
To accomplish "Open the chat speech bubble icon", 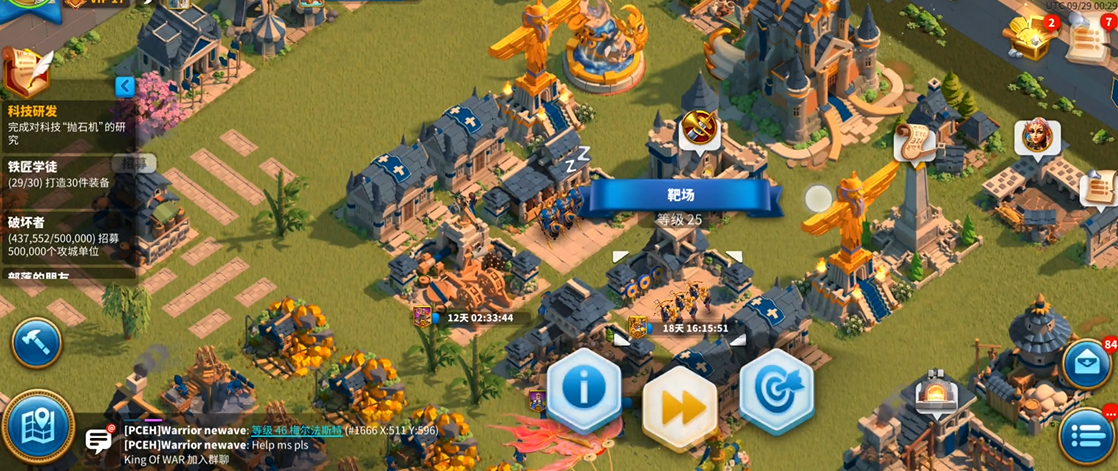I will point(99,439).
